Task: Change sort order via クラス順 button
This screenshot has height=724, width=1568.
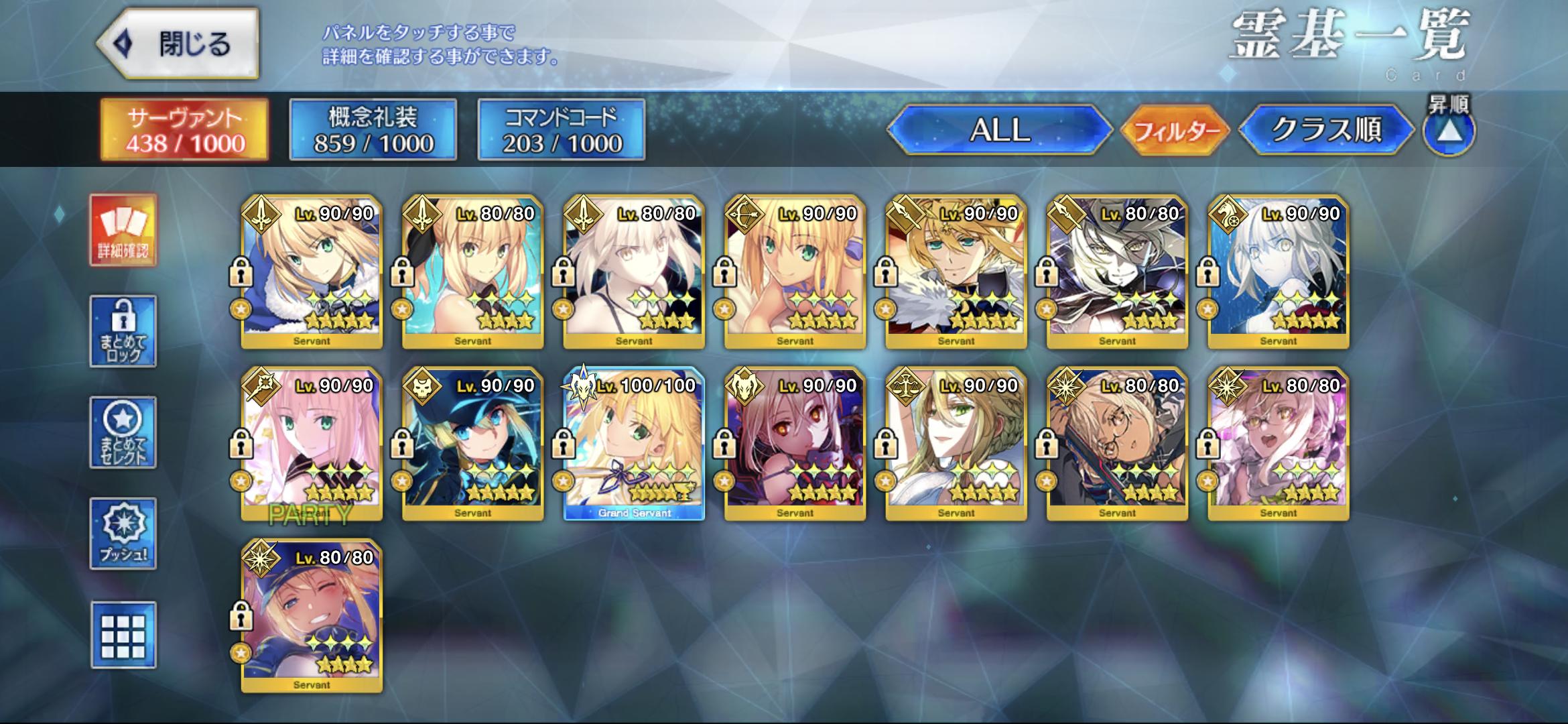Action: (x=1326, y=130)
